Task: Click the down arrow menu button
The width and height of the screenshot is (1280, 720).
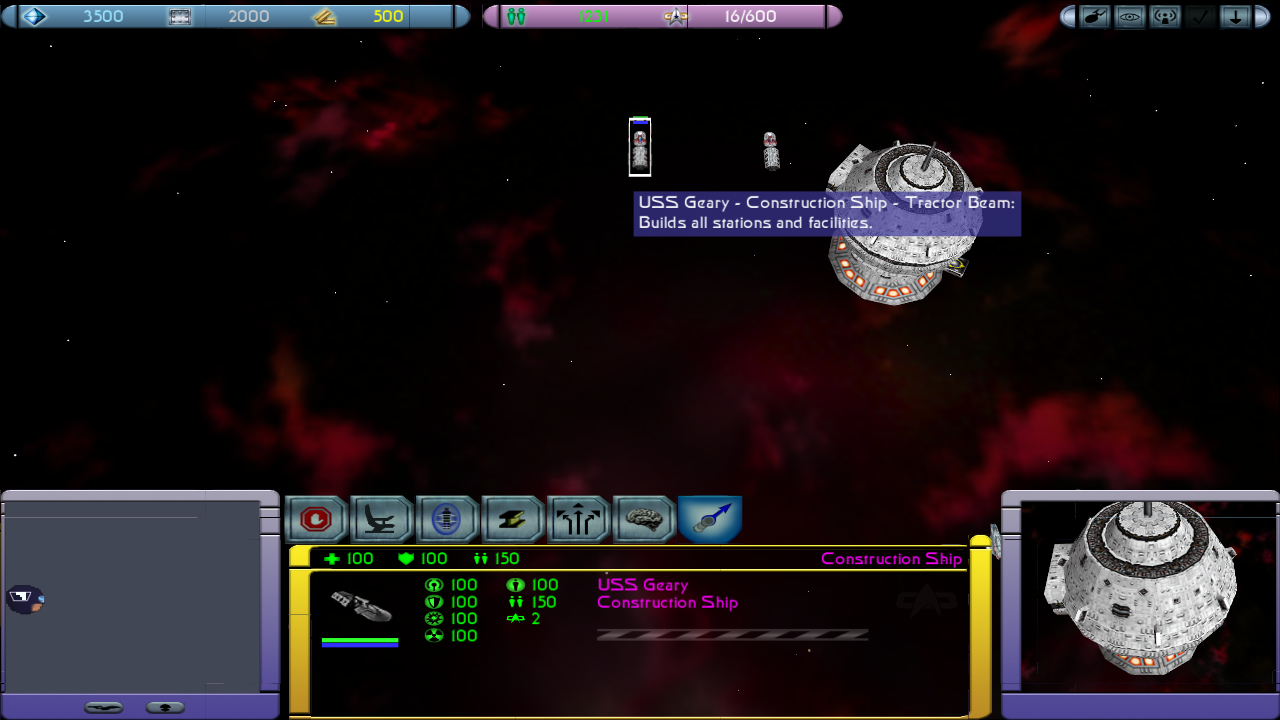Action: click(x=1235, y=17)
